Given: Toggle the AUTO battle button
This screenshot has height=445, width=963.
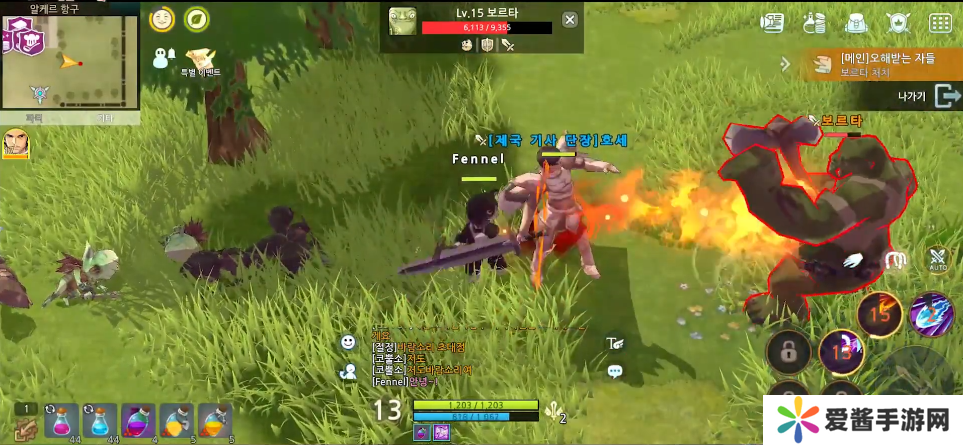Looking at the screenshot, I should click(937, 260).
